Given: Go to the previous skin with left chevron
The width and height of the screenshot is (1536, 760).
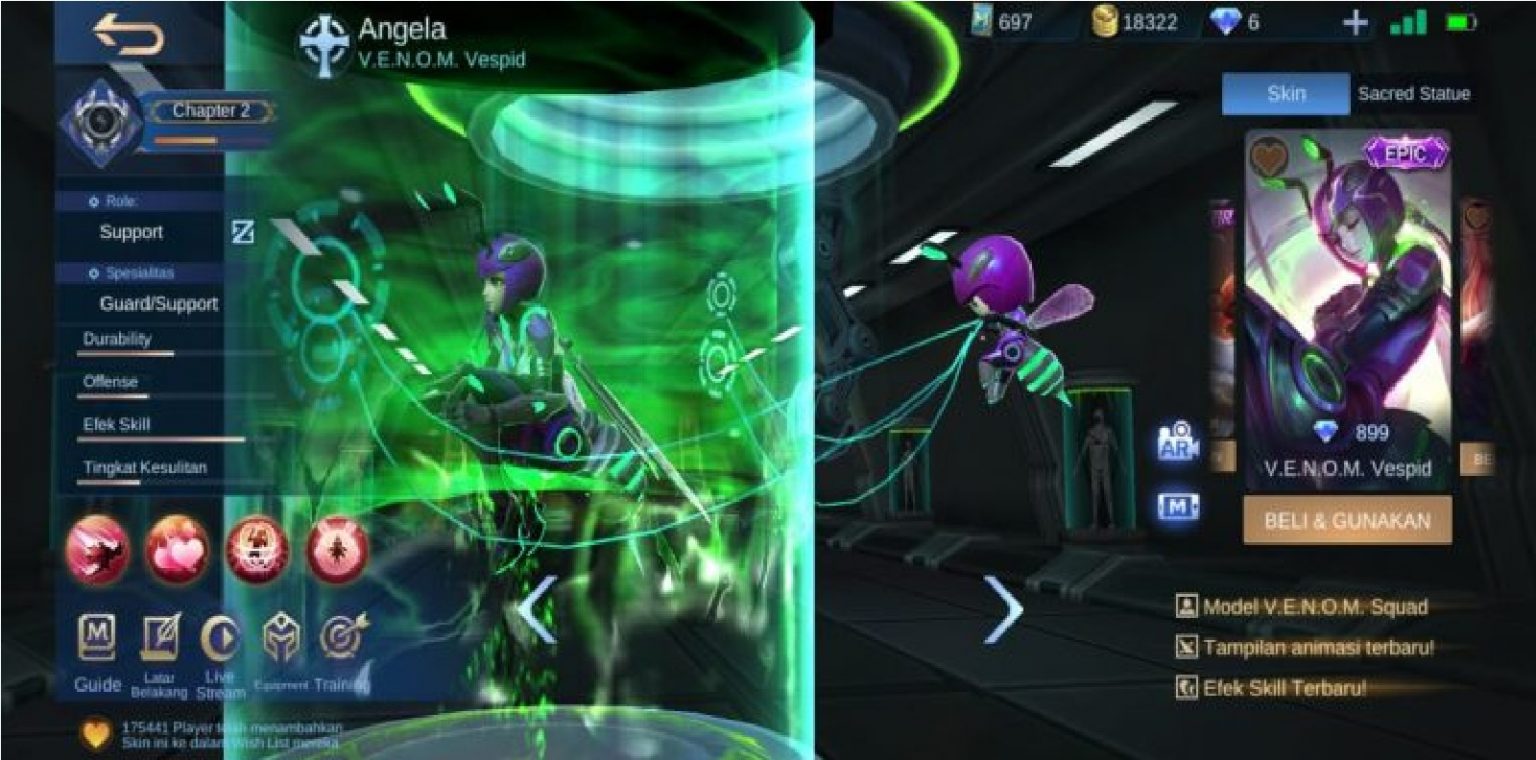Looking at the screenshot, I should tap(535, 608).
